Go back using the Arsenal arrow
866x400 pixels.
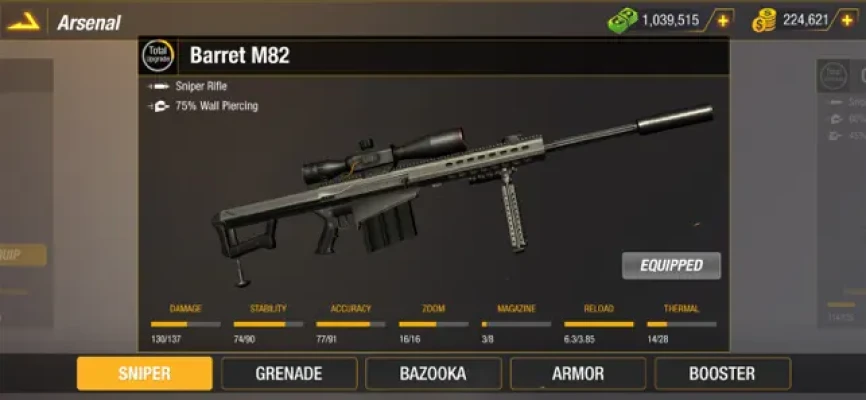coord(24,21)
